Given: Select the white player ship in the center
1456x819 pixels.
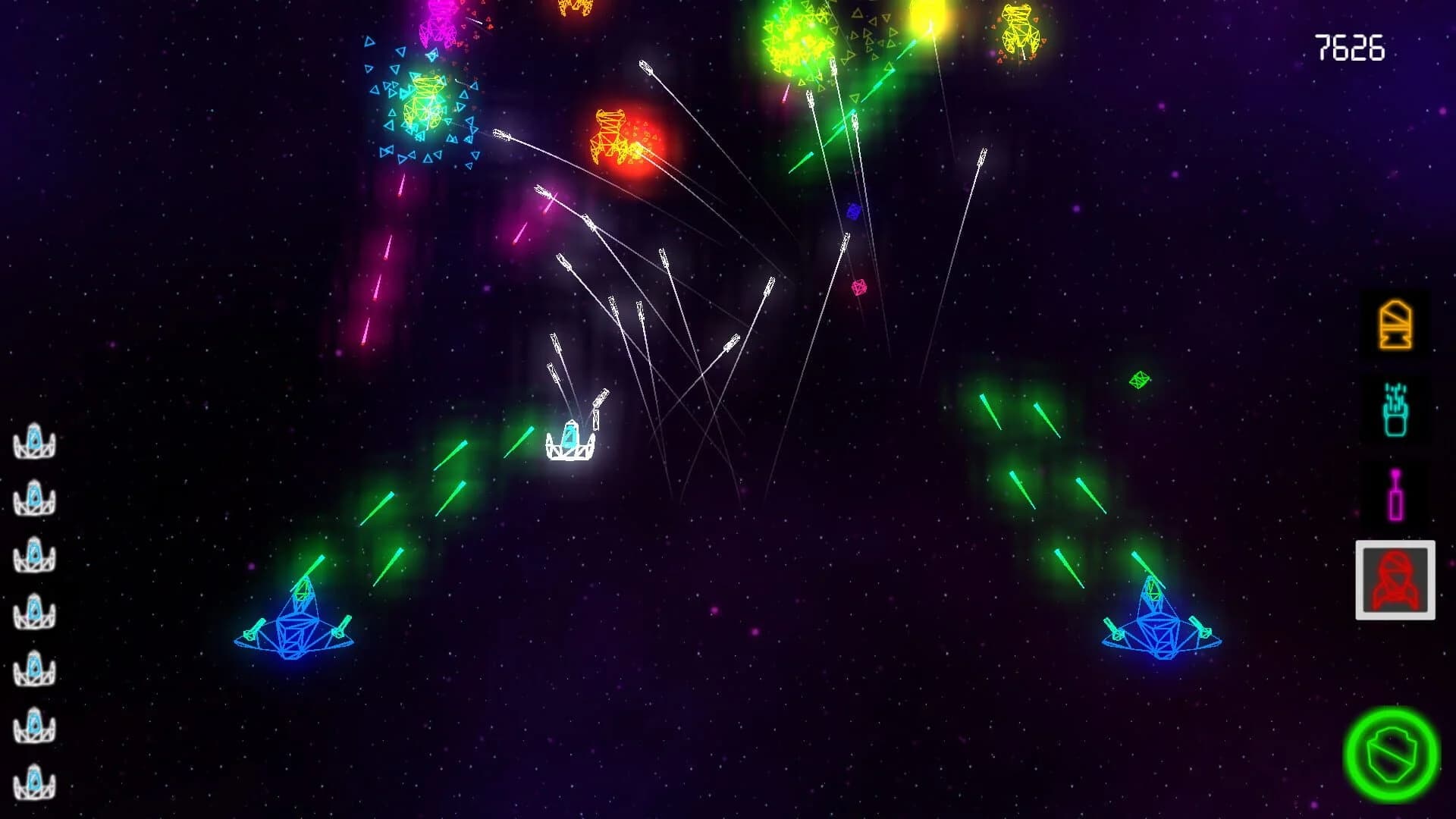Looking at the screenshot, I should tap(569, 444).
